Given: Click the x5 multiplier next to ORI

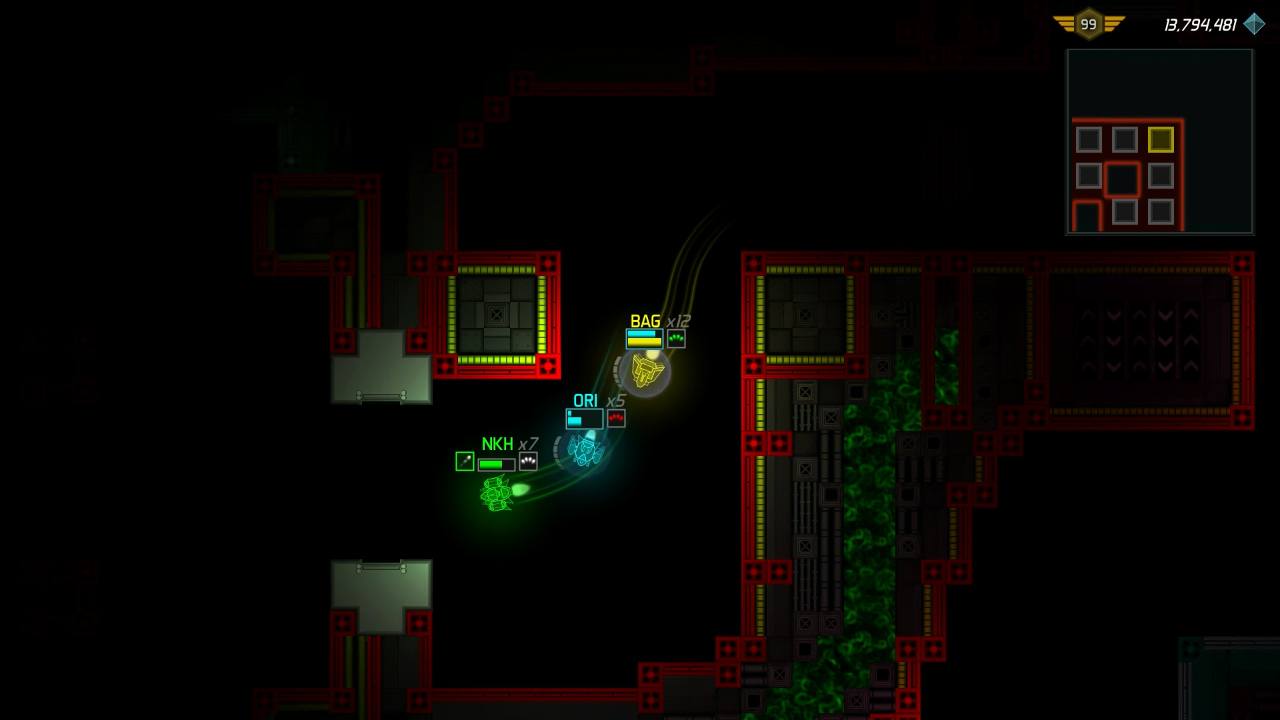Looking at the screenshot, I should [617, 399].
